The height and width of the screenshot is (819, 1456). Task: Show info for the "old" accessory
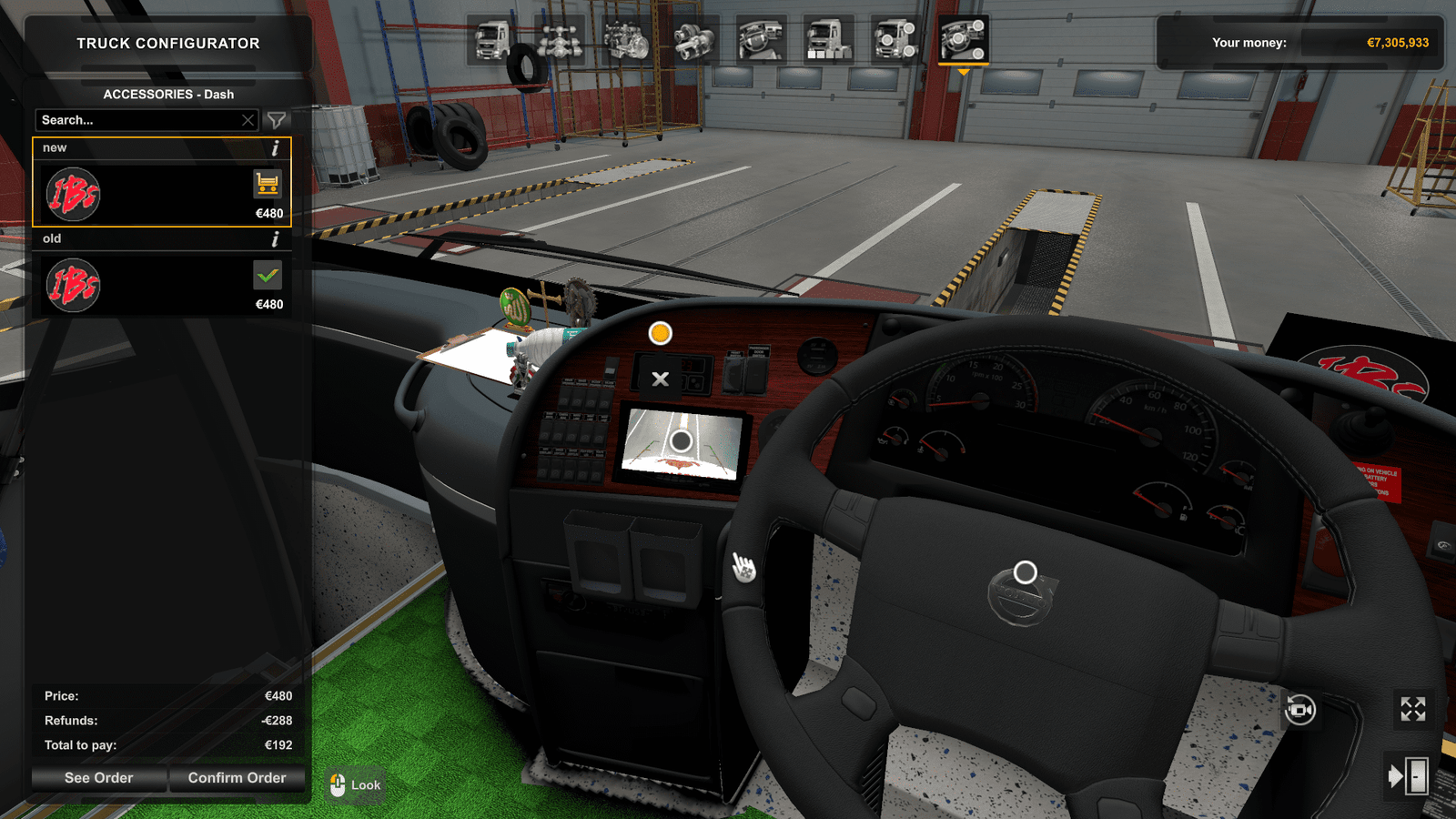coord(275,239)
